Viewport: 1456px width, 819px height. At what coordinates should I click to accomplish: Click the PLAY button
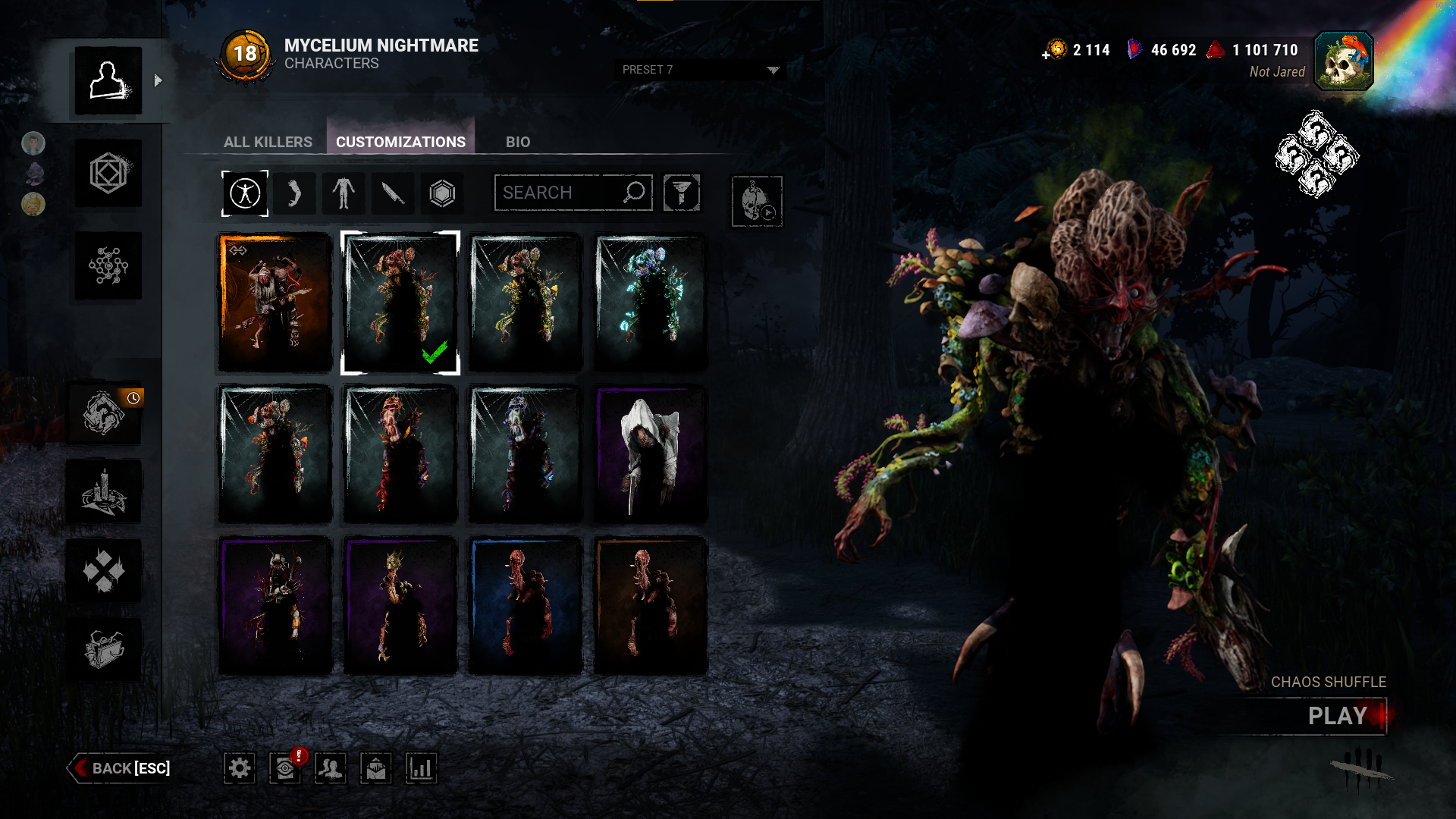(1336, 716)
